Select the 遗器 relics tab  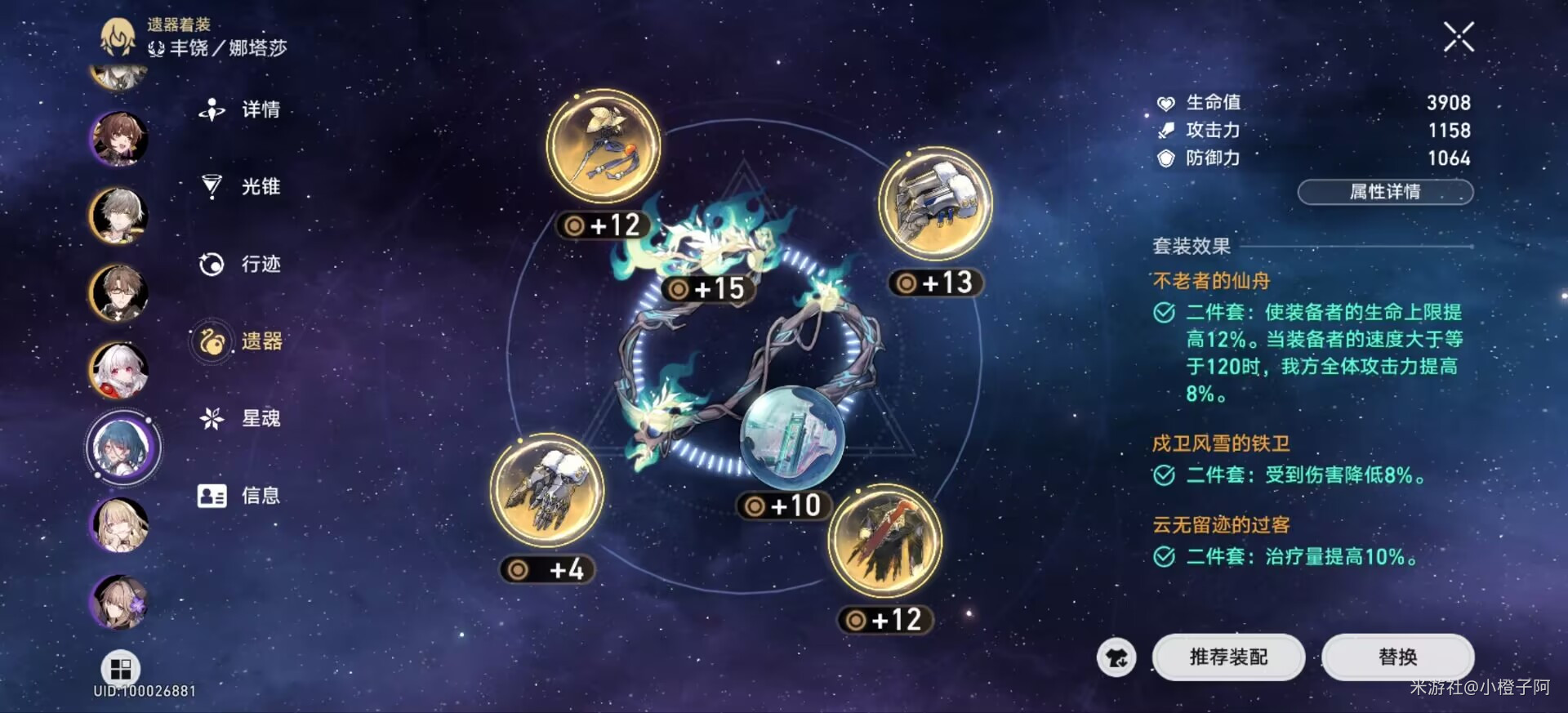click(242, 341)
